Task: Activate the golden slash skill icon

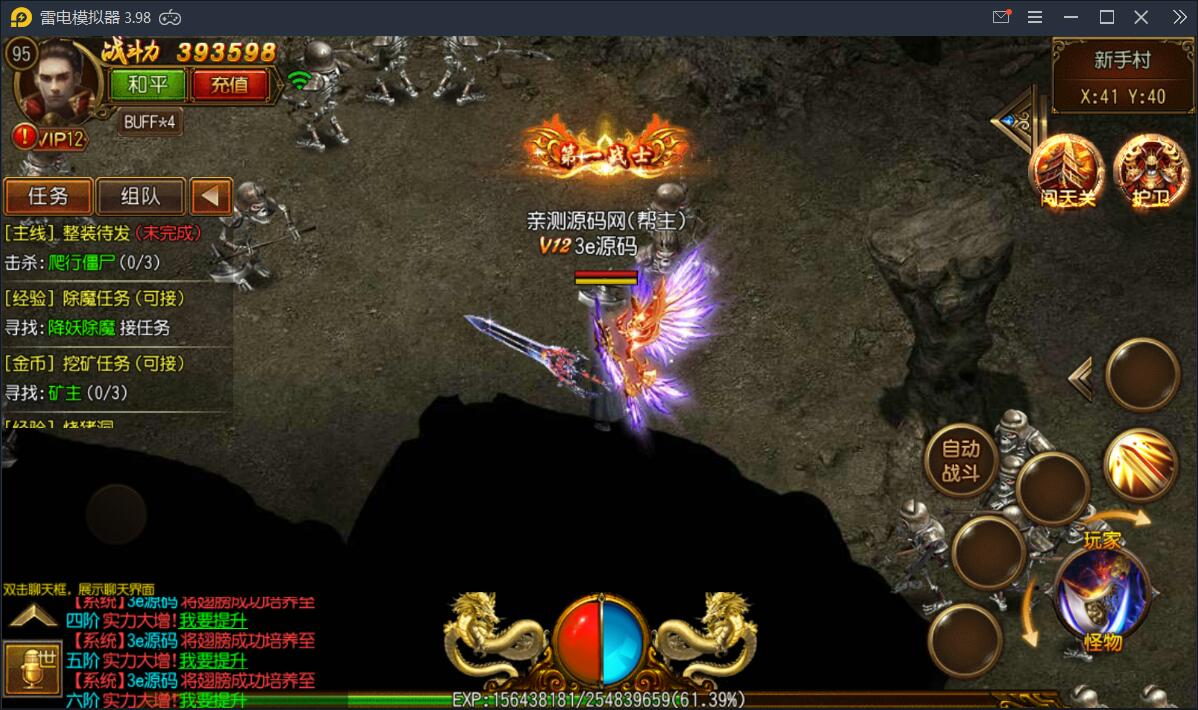Action: click(1141, 465)
